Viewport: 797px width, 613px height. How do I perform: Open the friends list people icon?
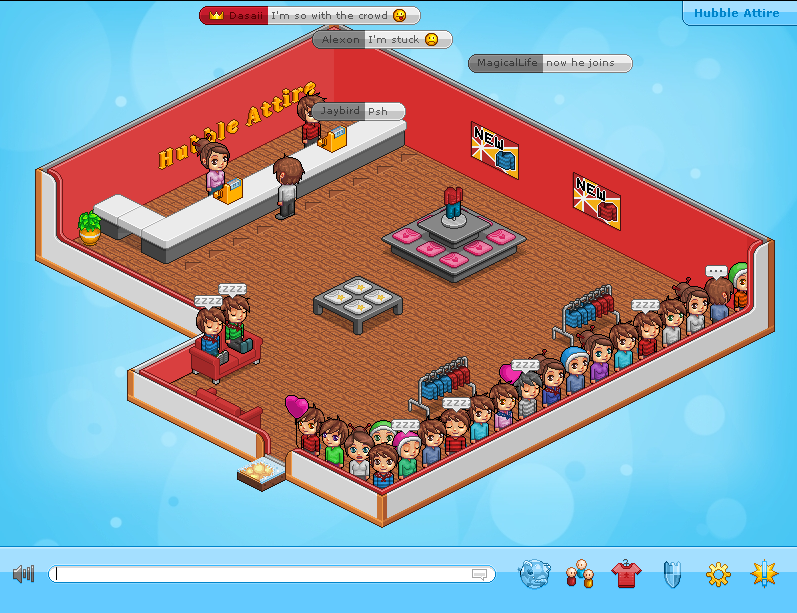[x=580, y=574]
